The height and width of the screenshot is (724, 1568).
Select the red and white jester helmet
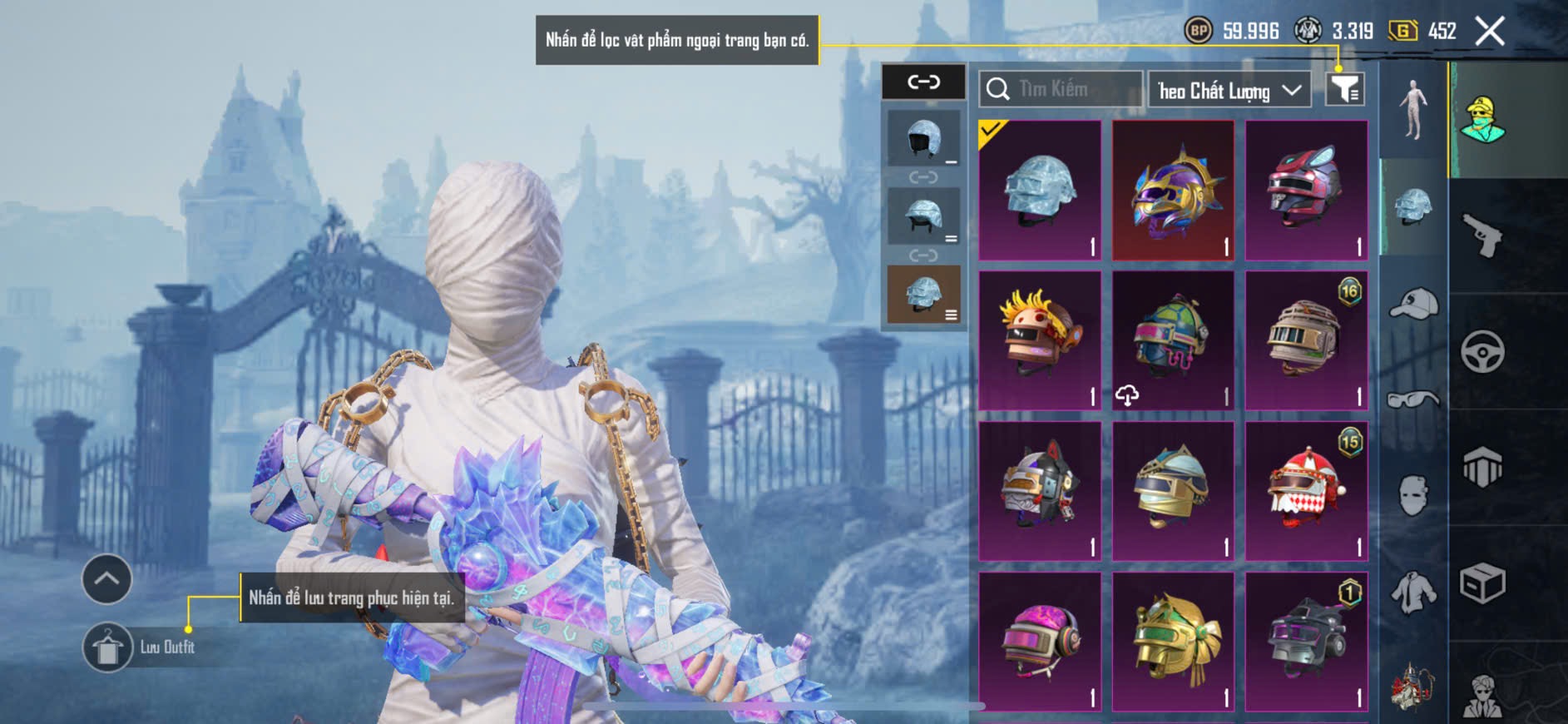coord(1306,491)
